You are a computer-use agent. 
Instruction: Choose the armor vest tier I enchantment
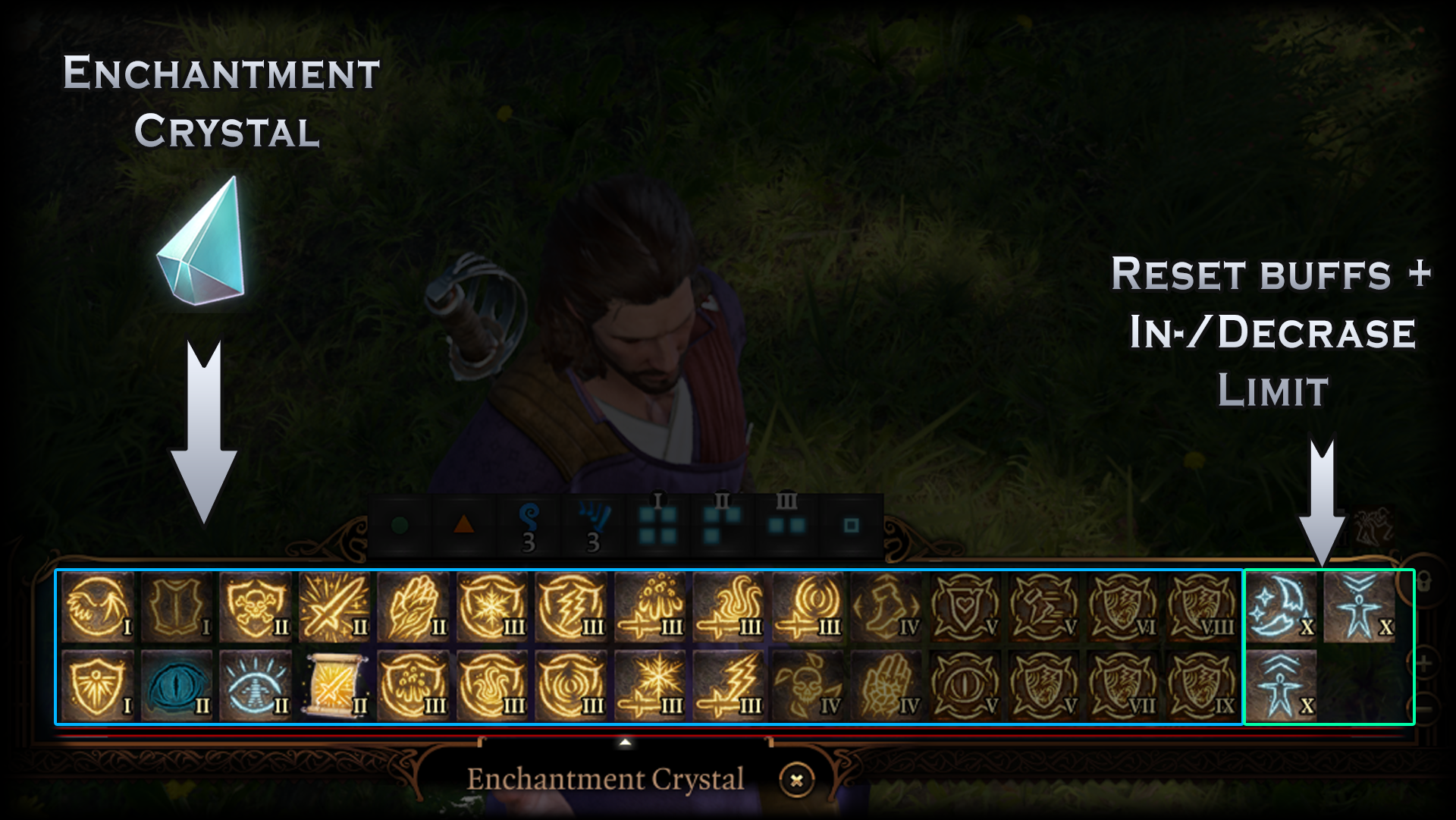click(x=176, y=607)
